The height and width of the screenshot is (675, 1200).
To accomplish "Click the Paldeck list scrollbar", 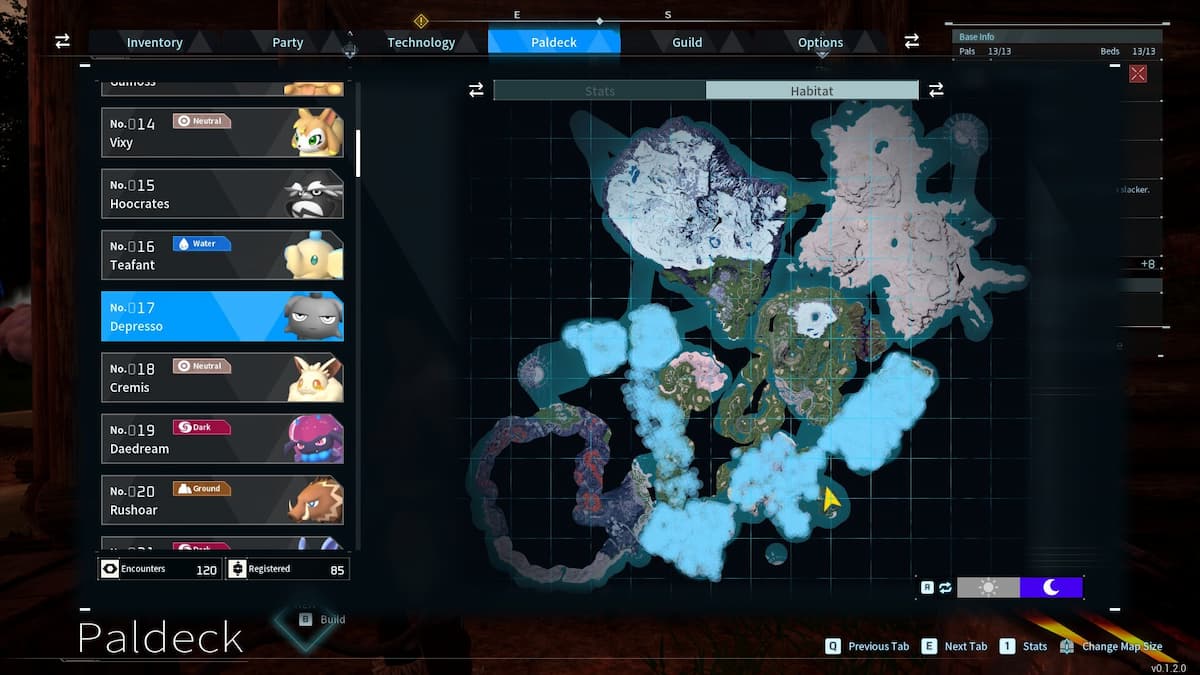I will (x=358, y=153).
